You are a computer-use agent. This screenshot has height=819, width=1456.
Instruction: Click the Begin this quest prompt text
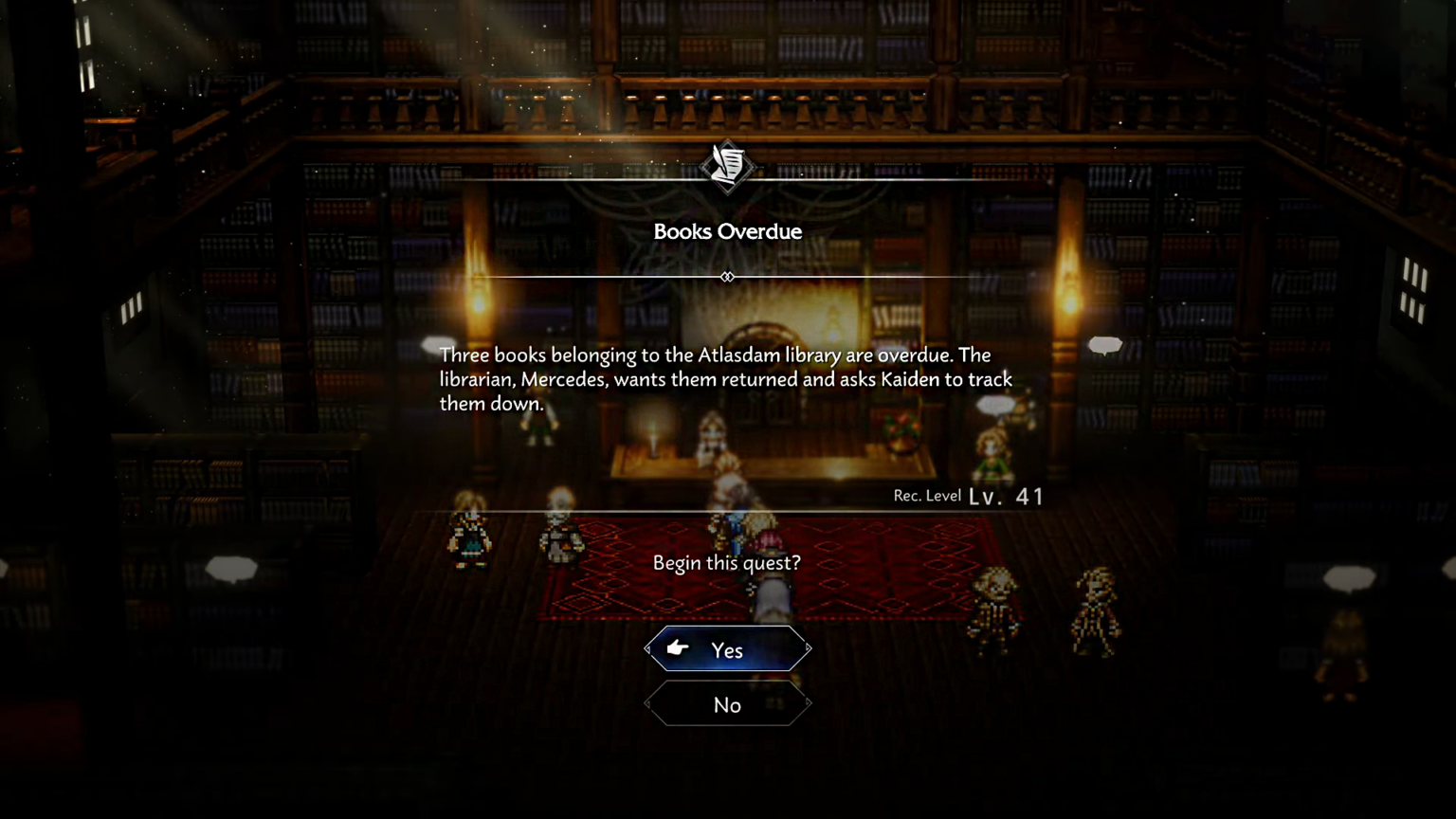[727, 562]
